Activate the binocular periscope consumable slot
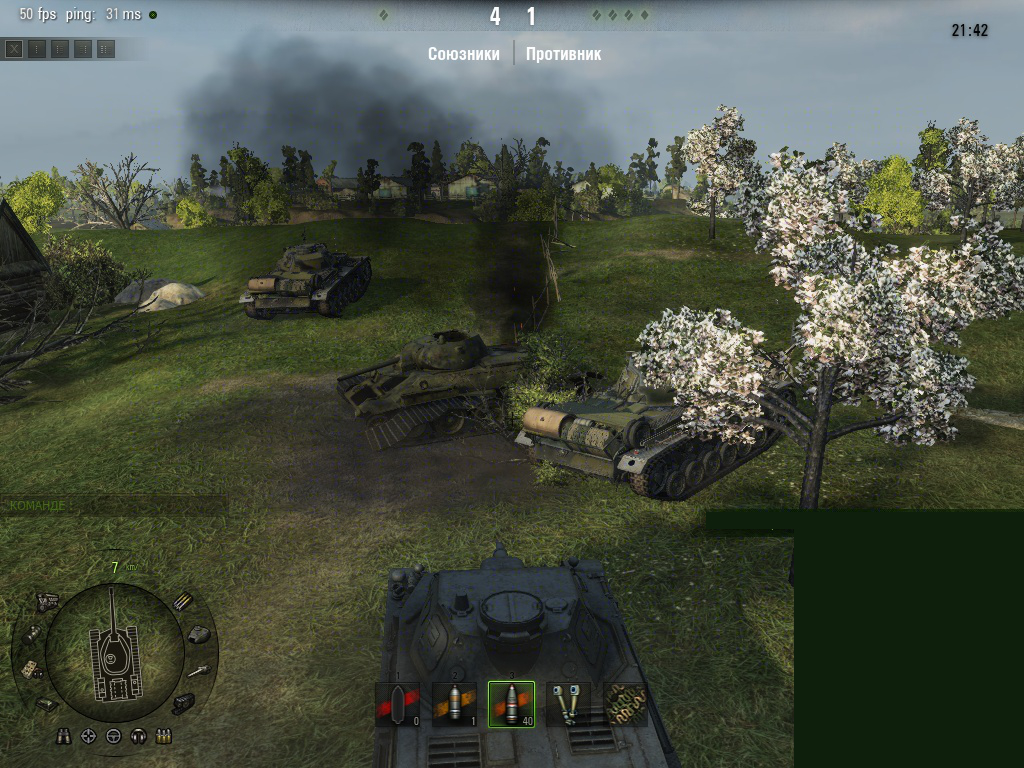Image resolution: width=1024 pixels, height=768 pixels. pyautogui.click(x=567, y=704)
